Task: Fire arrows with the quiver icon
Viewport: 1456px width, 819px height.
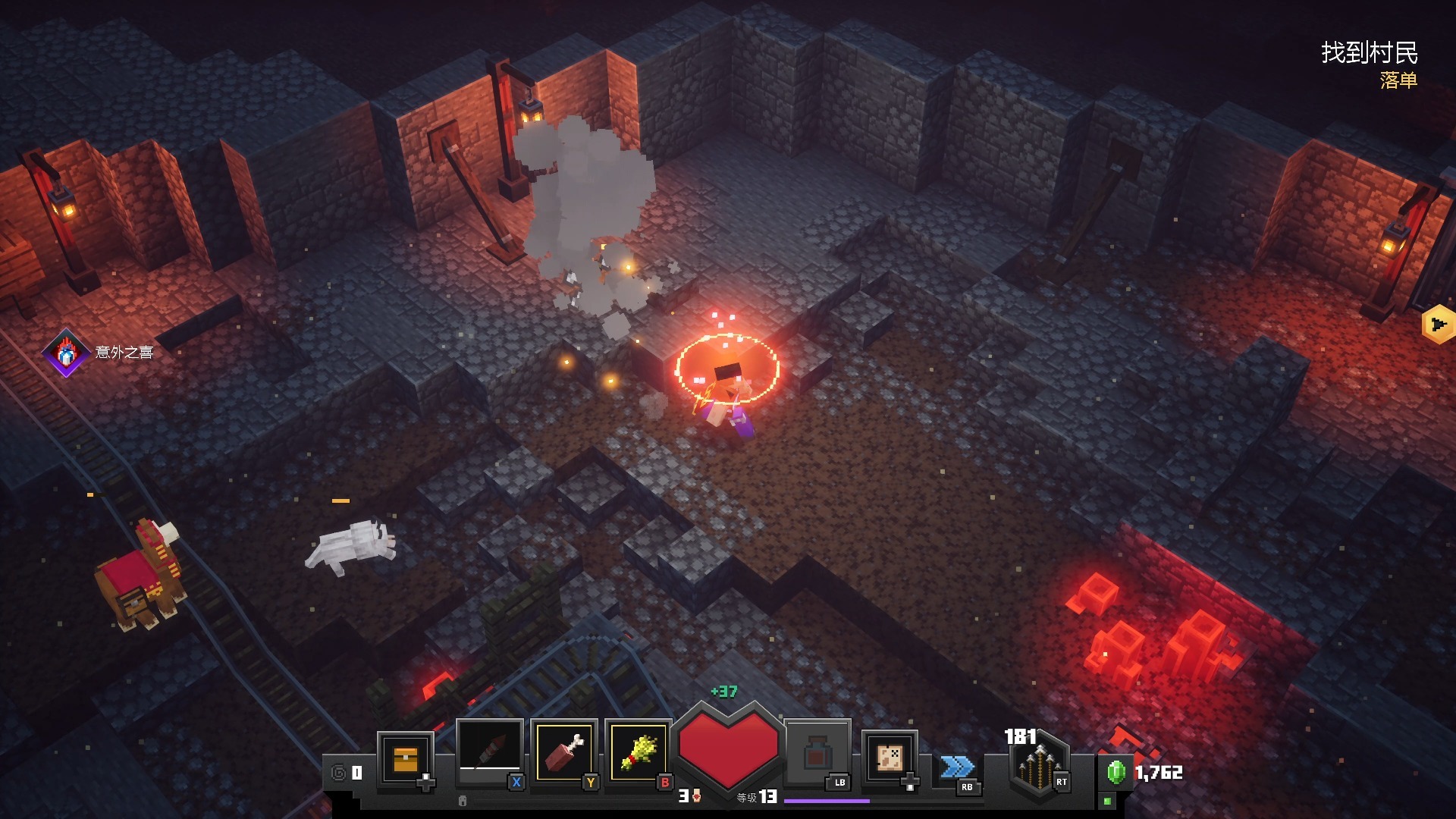Action: tap(1037, 764)
